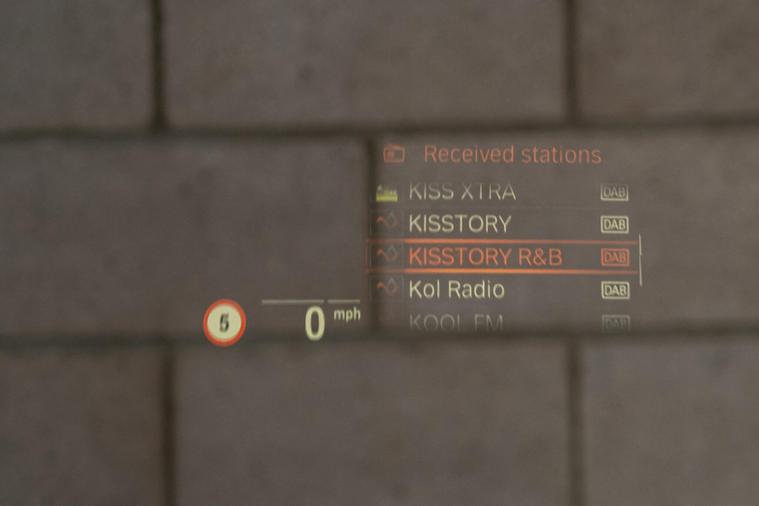Select the highlighted KISSTORY R&B station
The image size is (759, 506).
[486, 257]
